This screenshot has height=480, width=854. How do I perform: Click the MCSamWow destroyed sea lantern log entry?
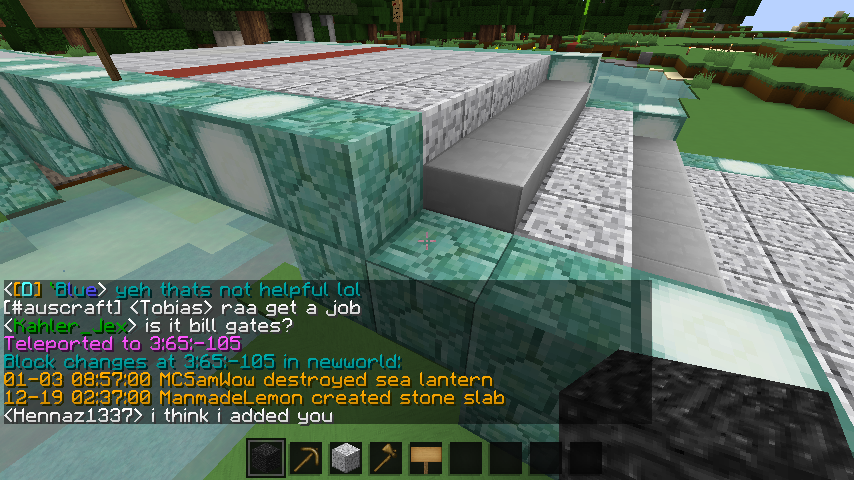[248, 379]
